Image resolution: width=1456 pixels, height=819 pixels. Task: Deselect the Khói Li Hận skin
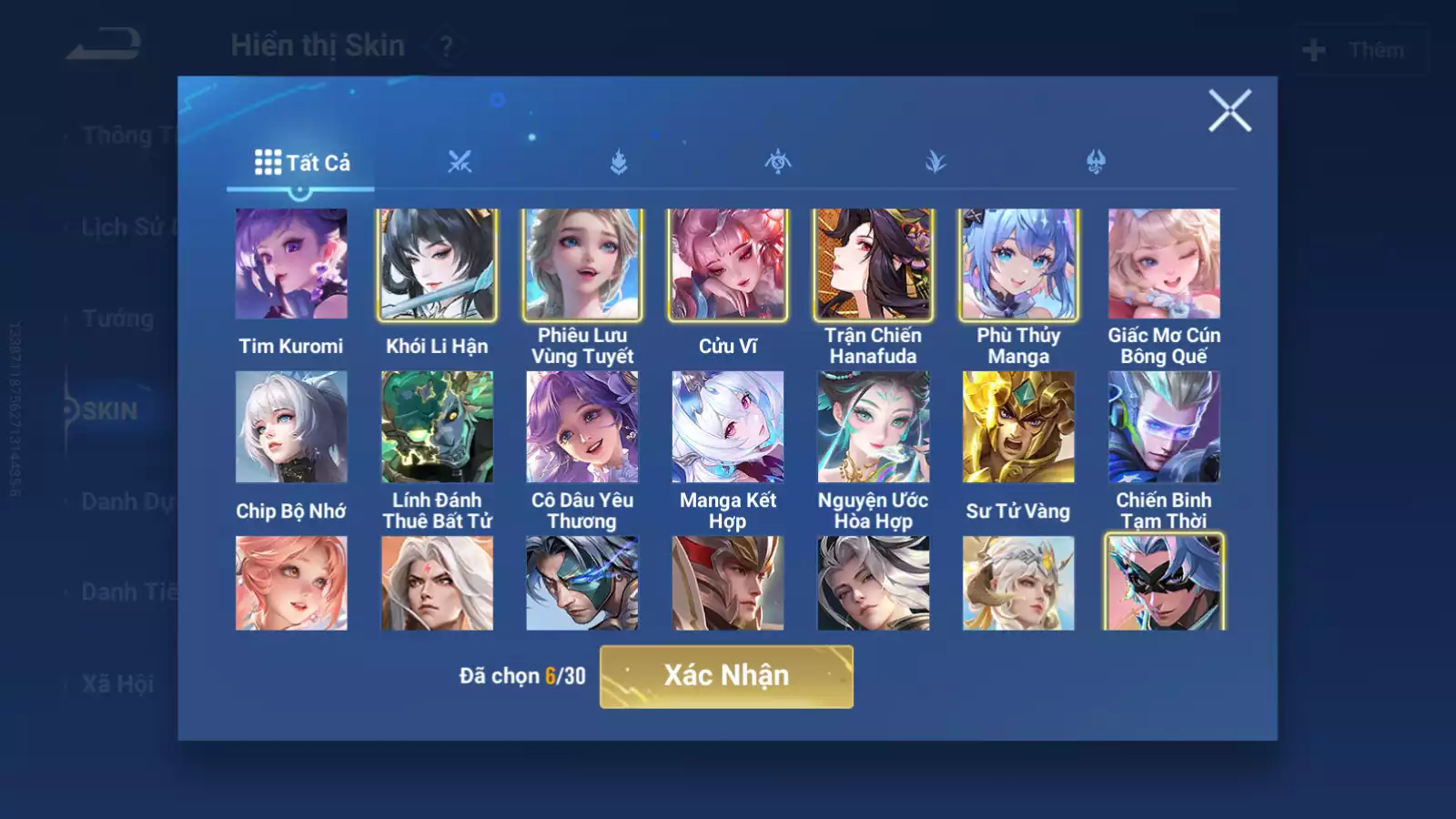[x=437, y=264]
